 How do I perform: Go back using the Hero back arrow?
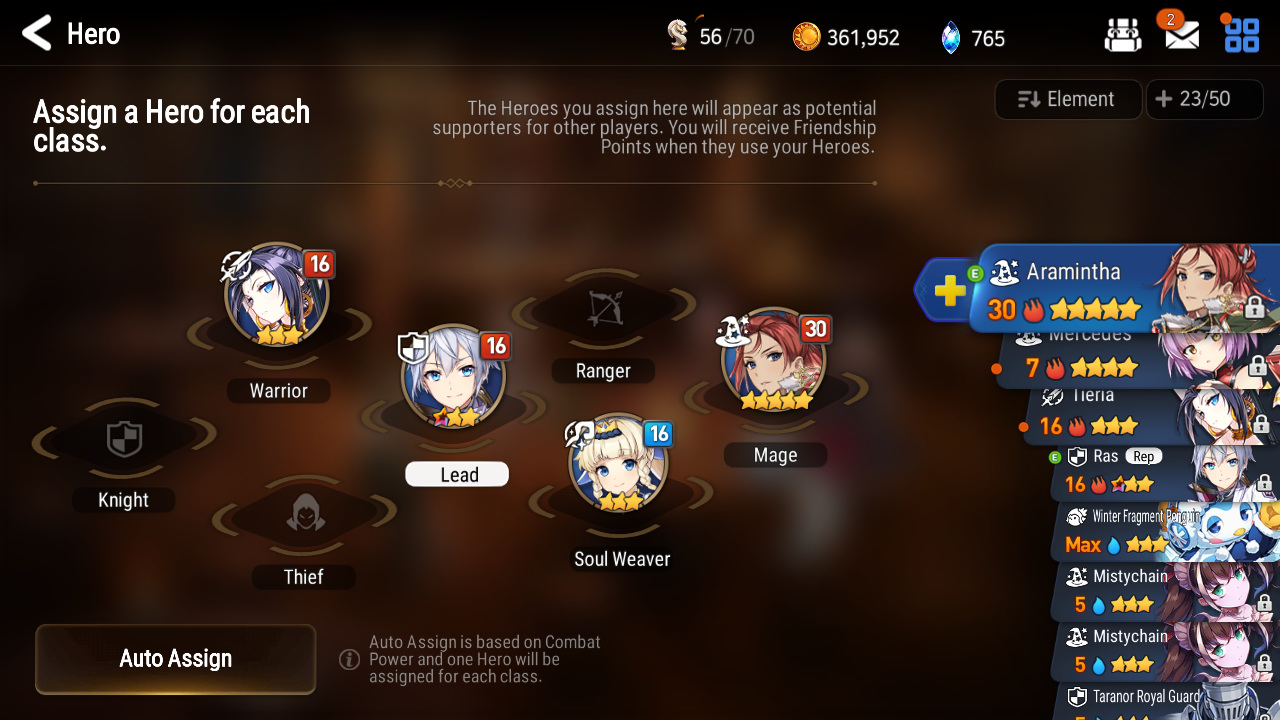pyautogui.click(x=37, y=34)
